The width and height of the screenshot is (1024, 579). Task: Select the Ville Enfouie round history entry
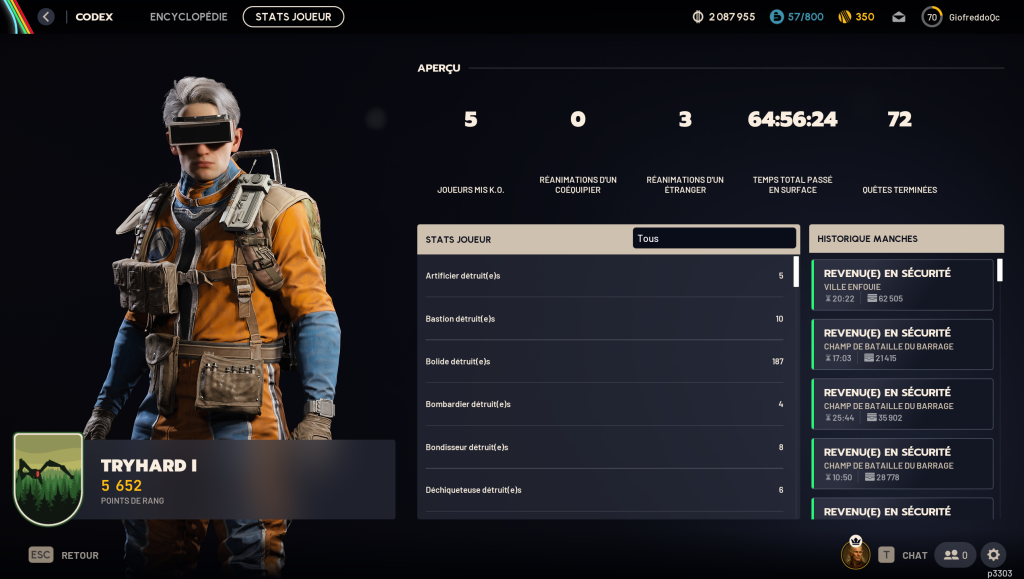[902, 285]
